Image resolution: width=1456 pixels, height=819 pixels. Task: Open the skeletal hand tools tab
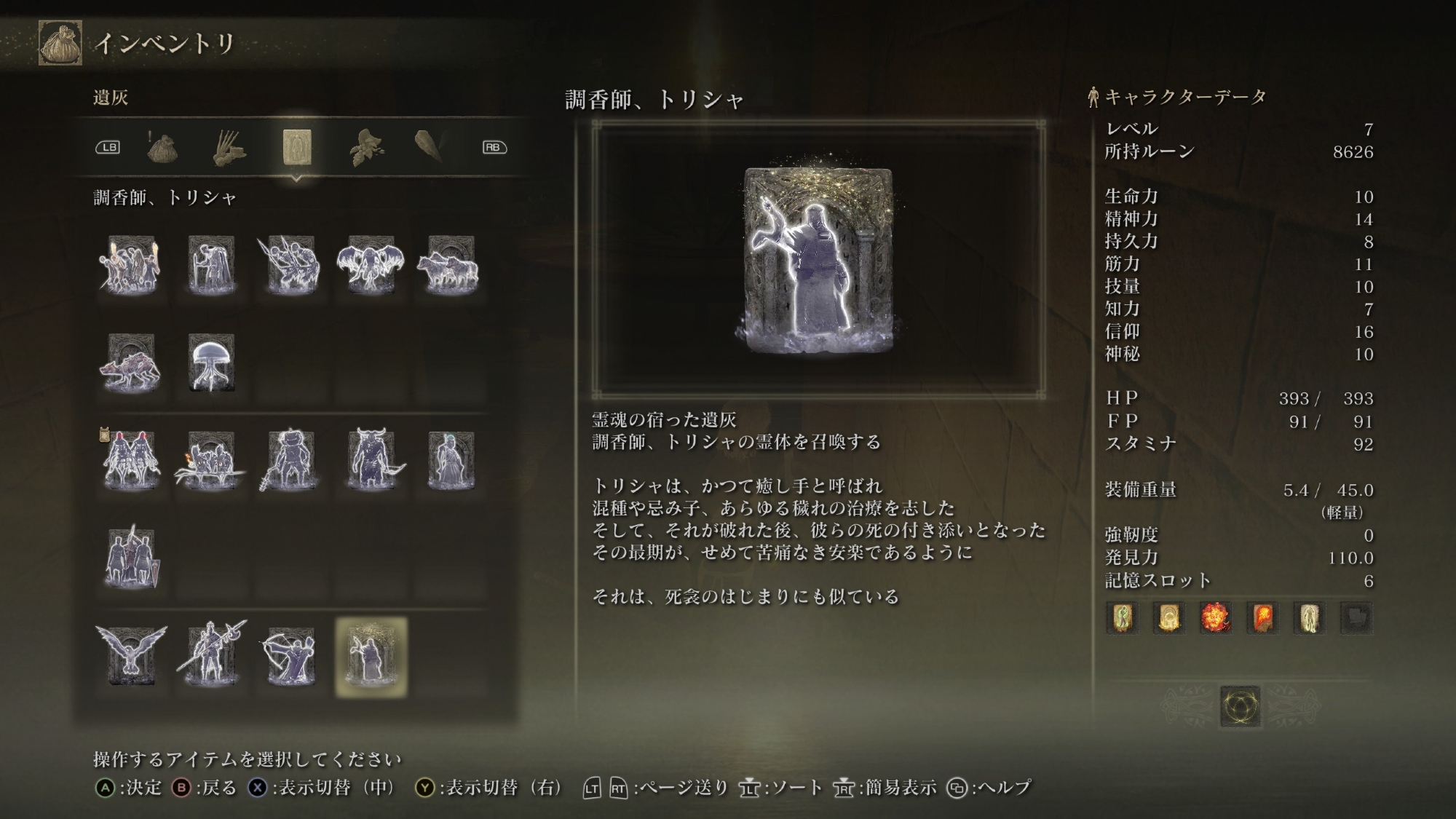[x=229, y=148]
